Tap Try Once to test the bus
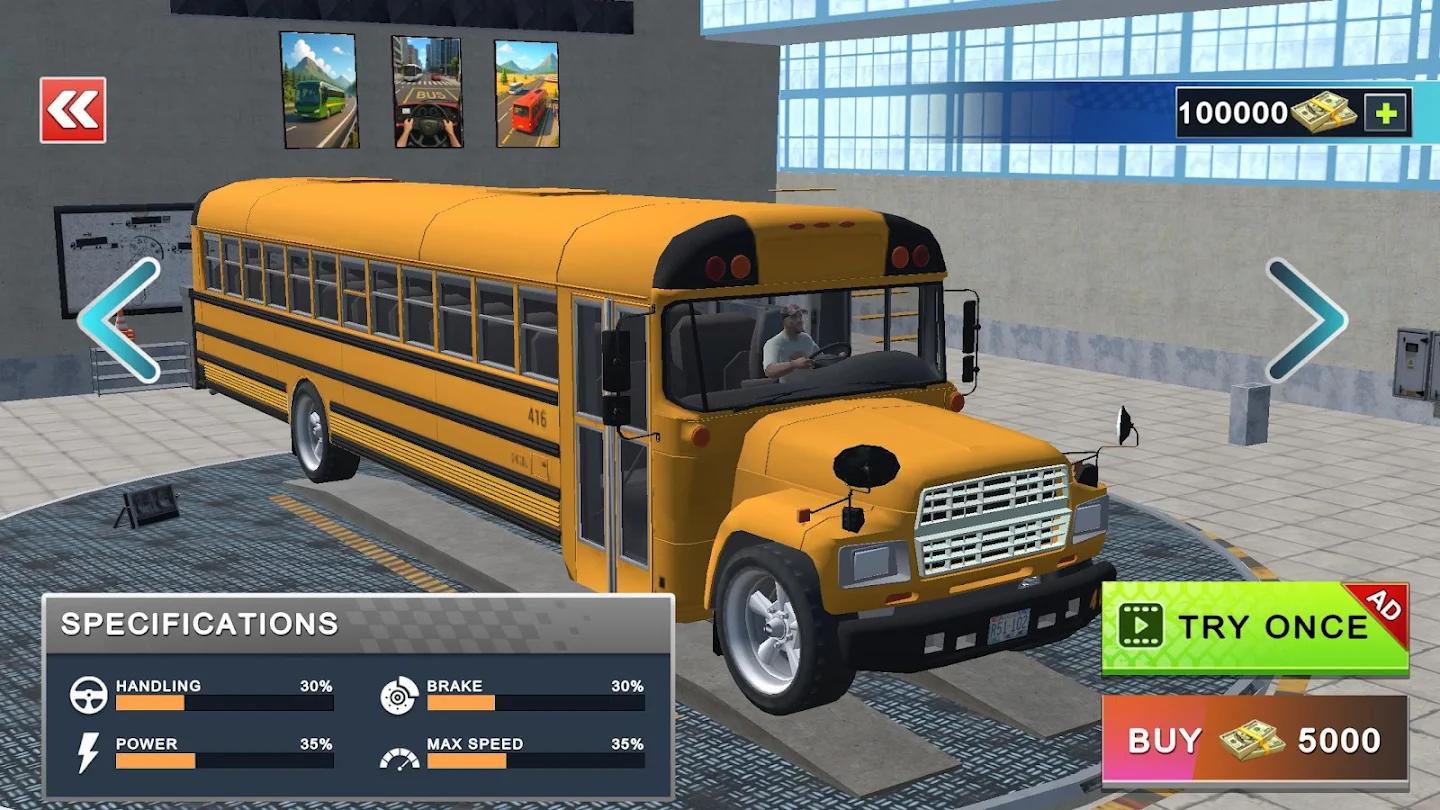The image size is (1440, 810). 1255,628
